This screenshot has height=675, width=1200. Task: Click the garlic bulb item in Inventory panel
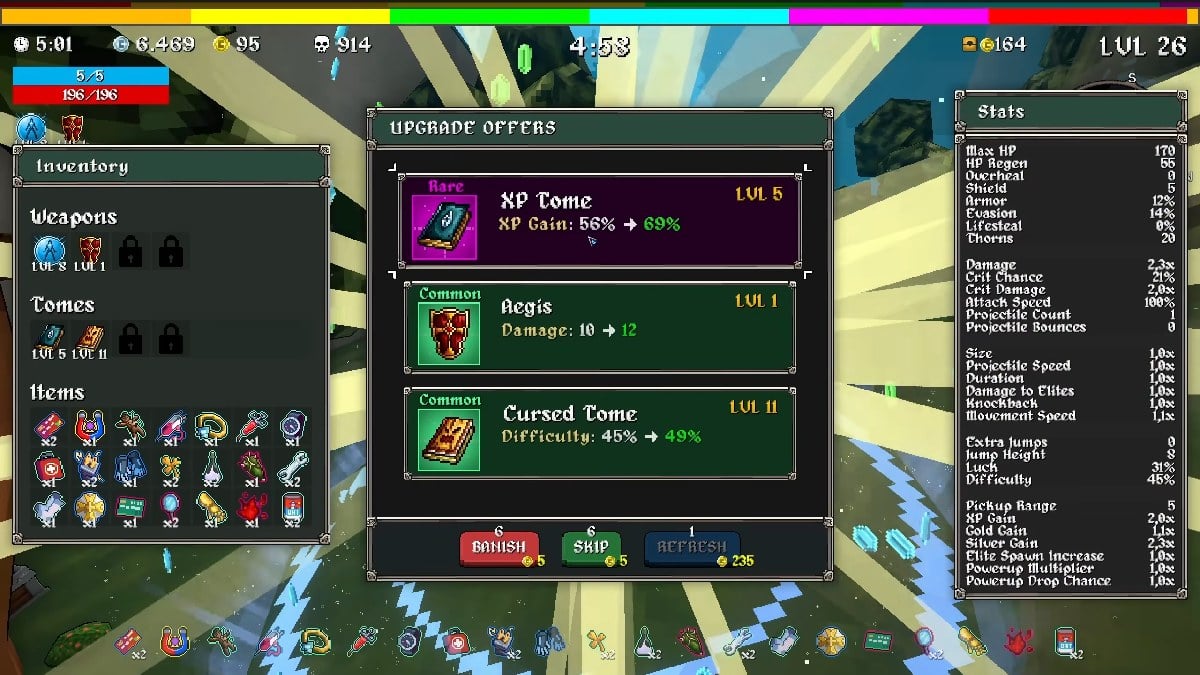click(x=211, y=467)
